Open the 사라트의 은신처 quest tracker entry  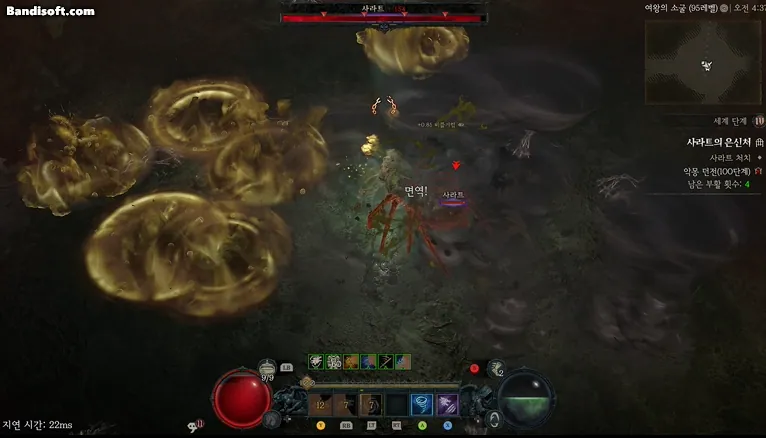718,143
